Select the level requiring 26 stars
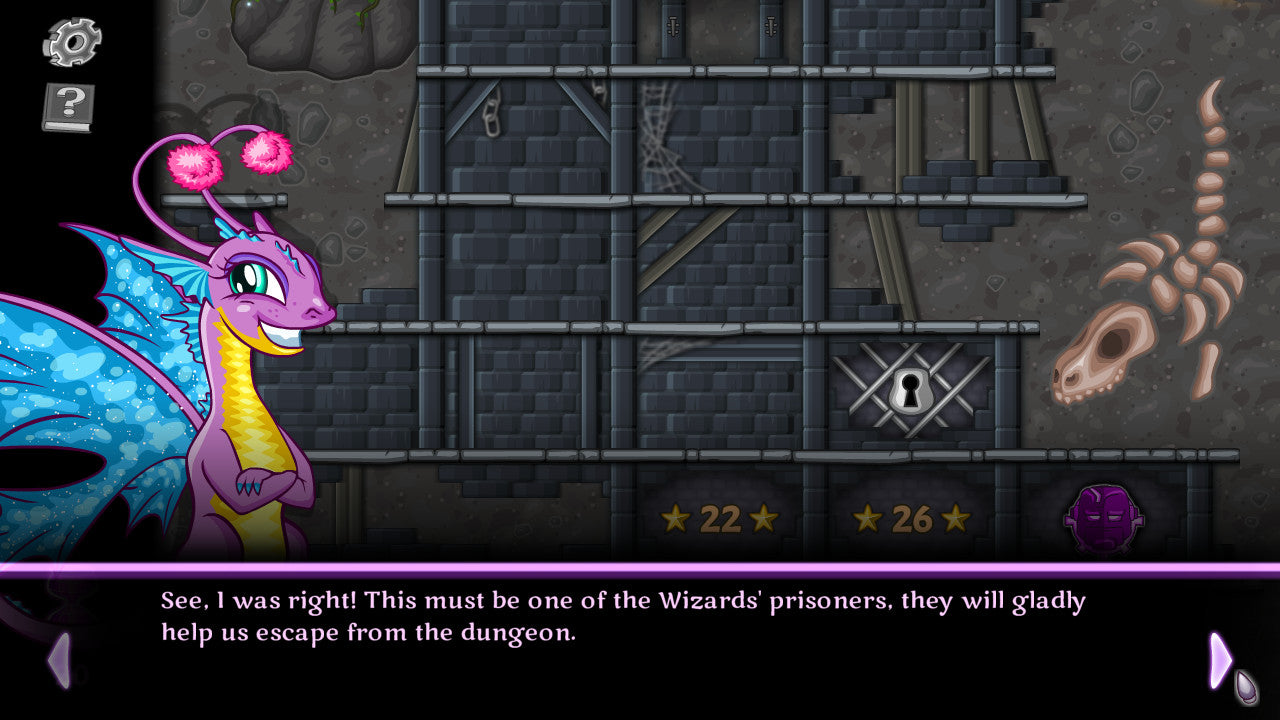This screenshot has width=1280, height=720. (x=911, y=519)
